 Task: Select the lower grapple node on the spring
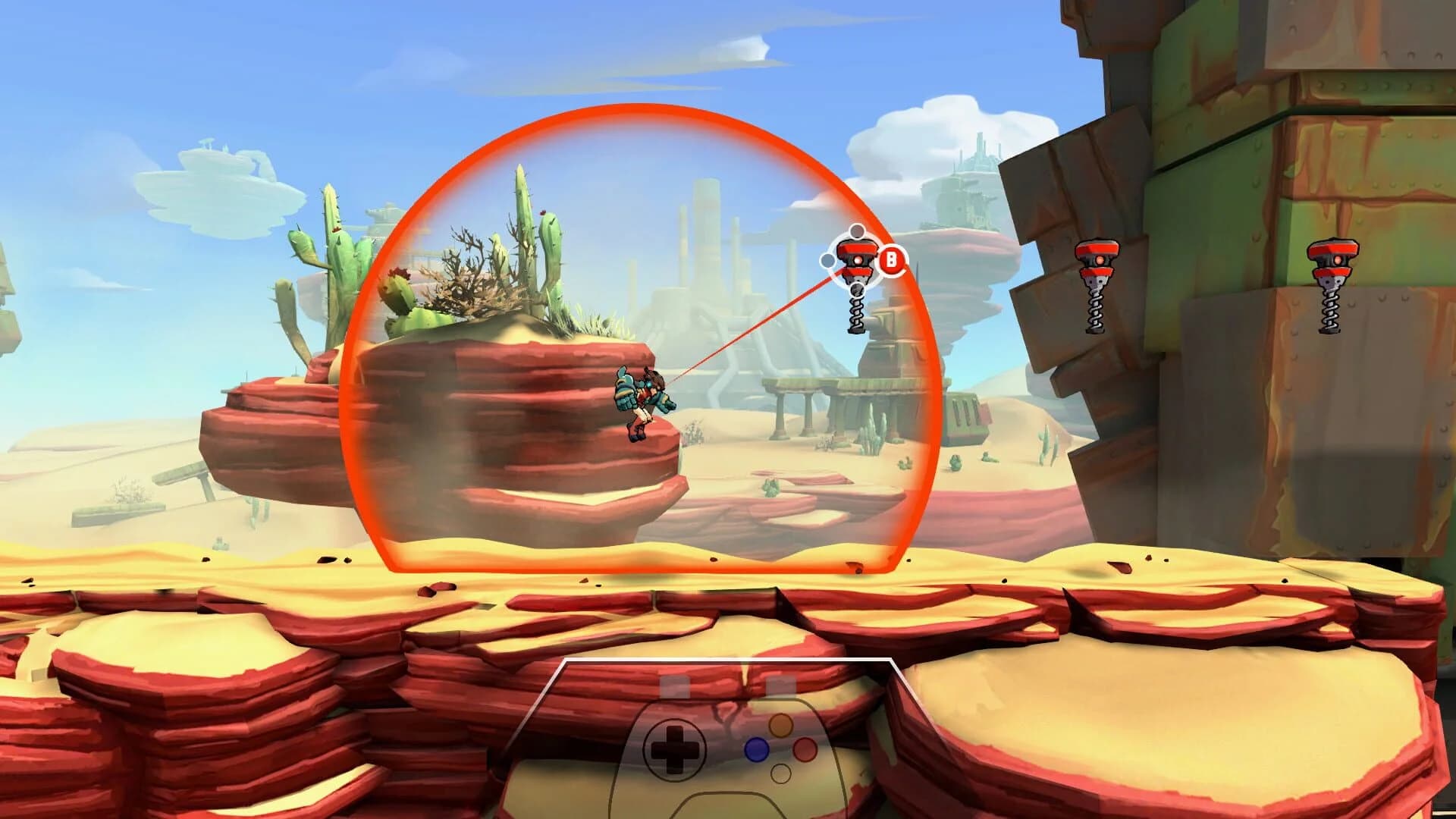pos(857,289)
